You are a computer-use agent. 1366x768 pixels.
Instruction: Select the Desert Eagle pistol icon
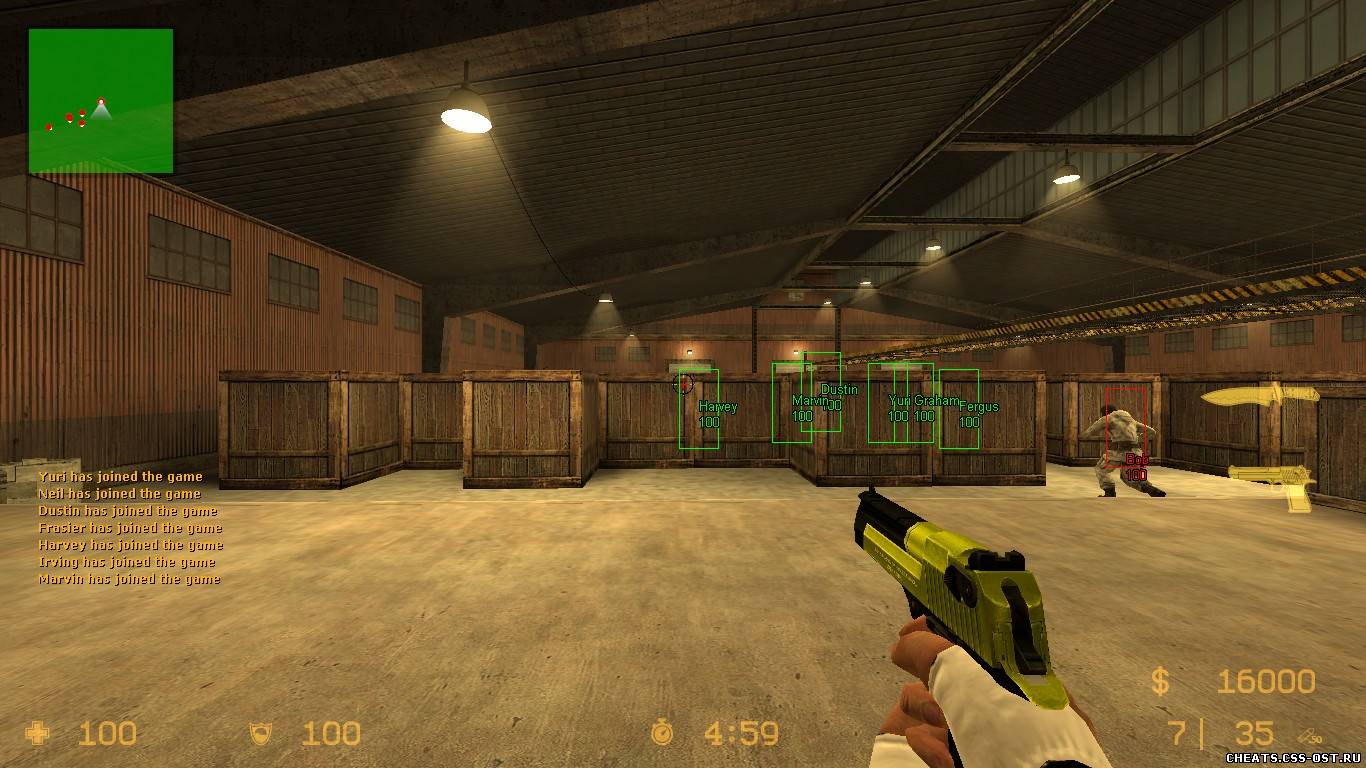[x=1271, y=486]
